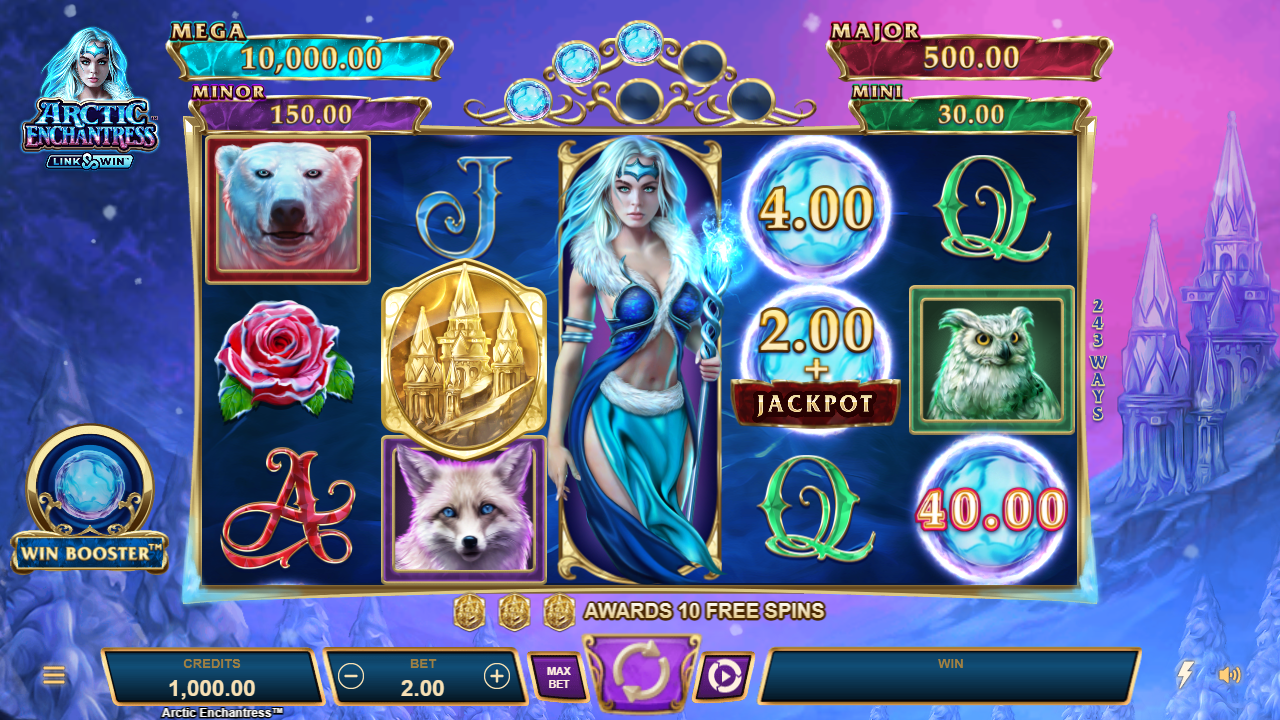Activate the Win Booster feature
The image size is (1280, 720).
90,500
